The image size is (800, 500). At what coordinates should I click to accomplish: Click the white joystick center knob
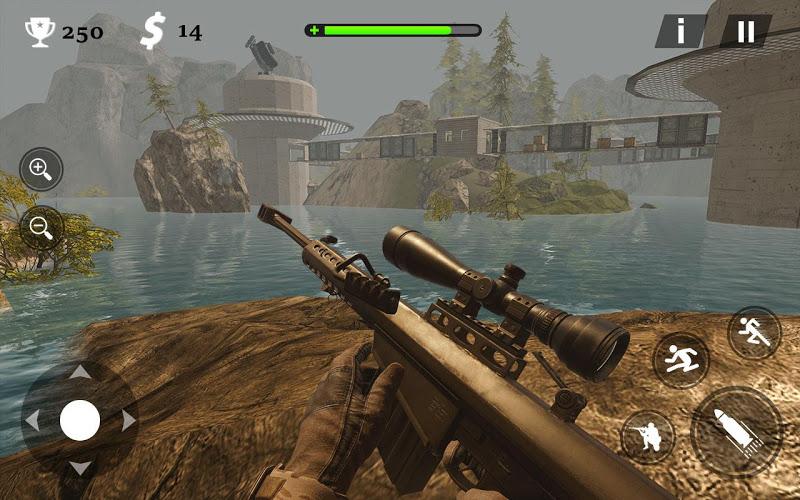click(80, 420)
